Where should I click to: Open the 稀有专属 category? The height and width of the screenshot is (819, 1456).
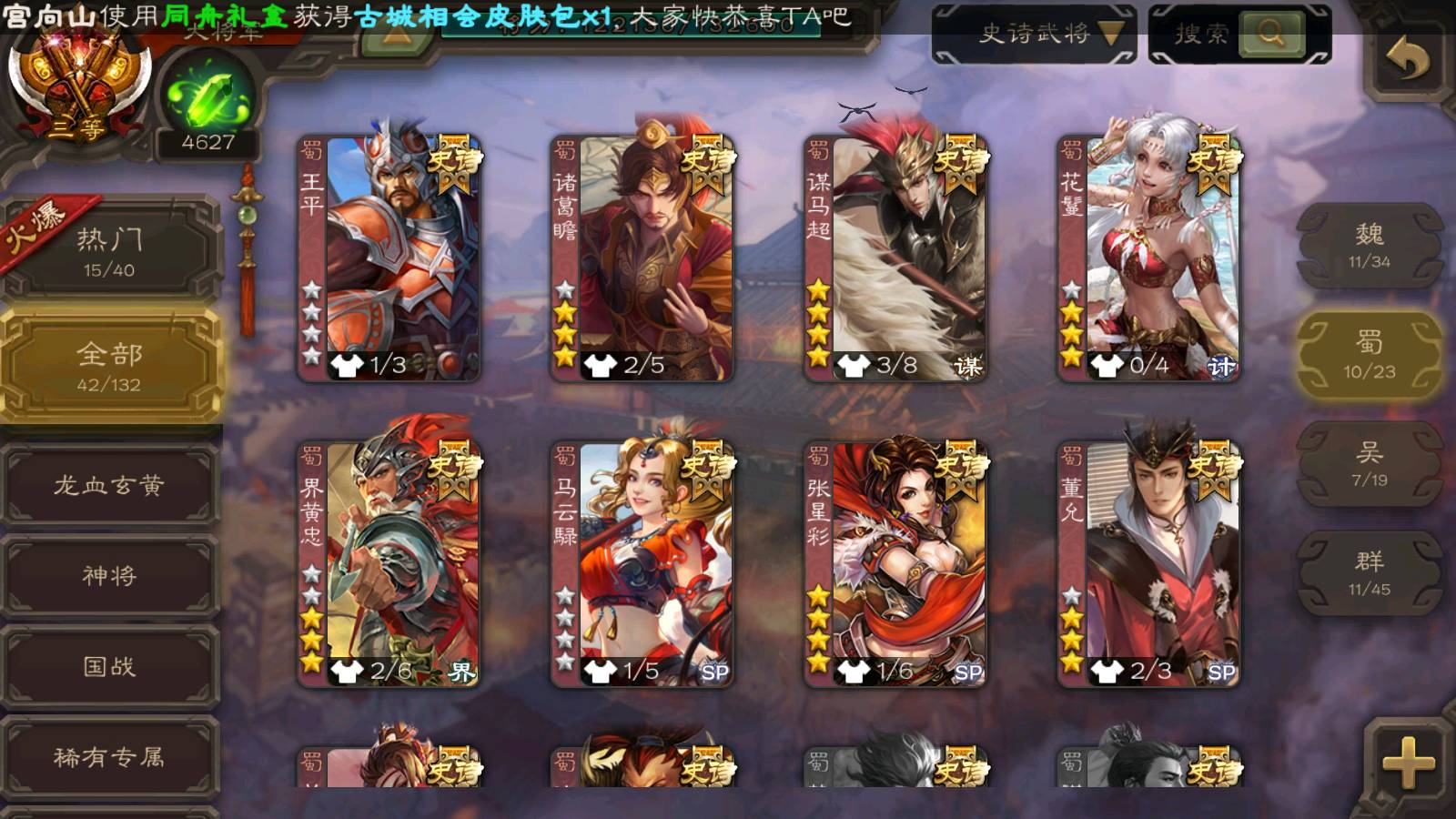coord(109,756)
